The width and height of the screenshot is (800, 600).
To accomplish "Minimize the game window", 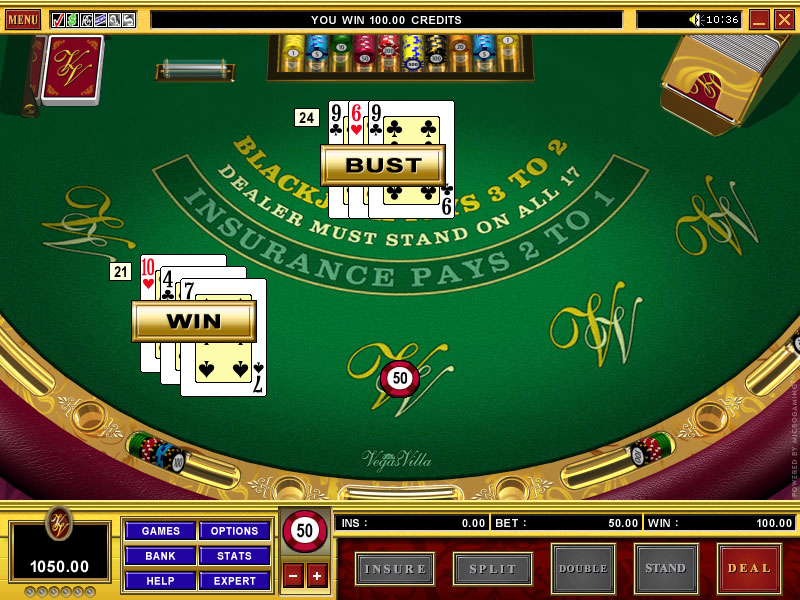I will tap(759, 19).
